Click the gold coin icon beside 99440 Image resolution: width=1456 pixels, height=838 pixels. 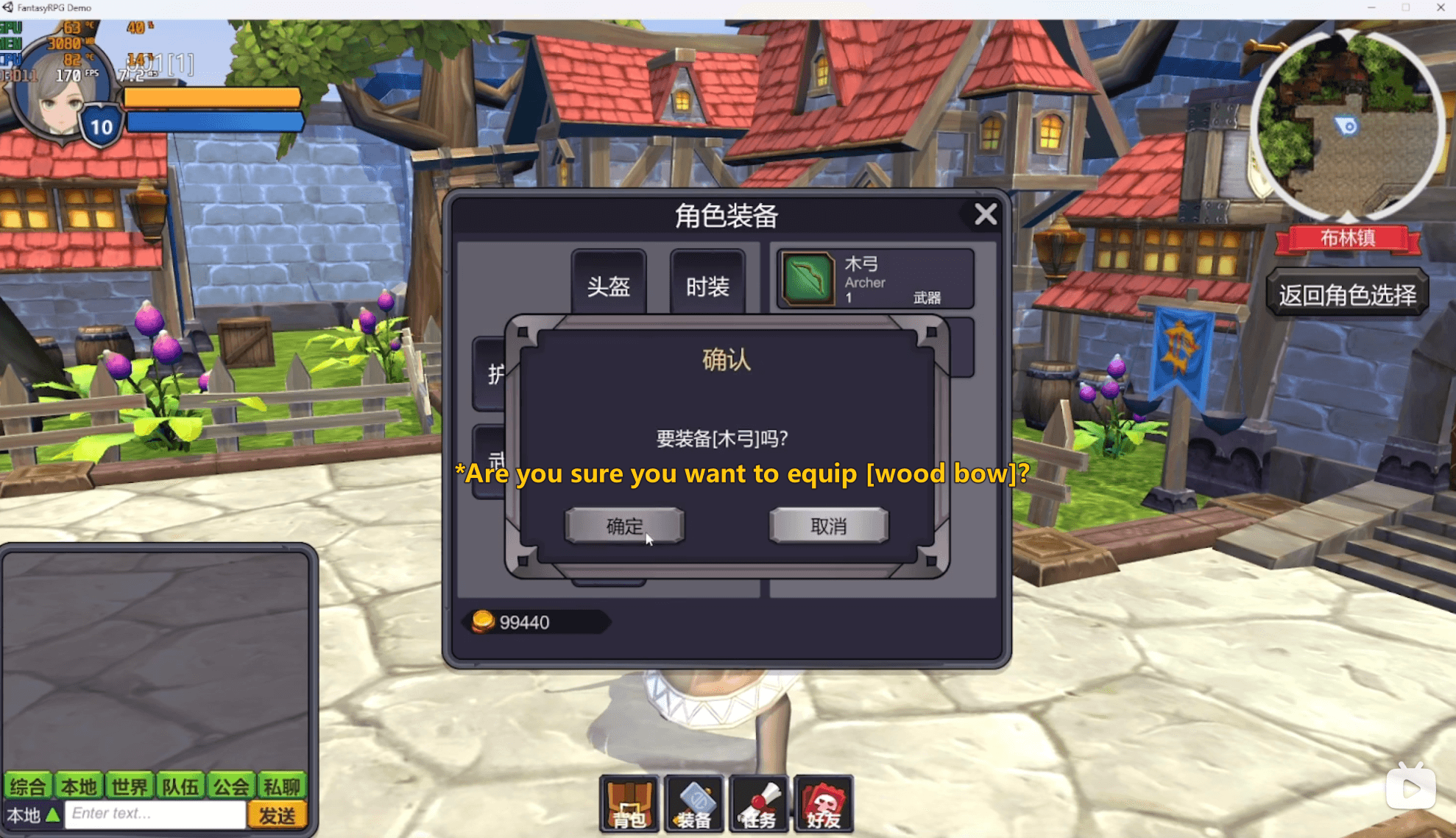[x=482, y=622]
